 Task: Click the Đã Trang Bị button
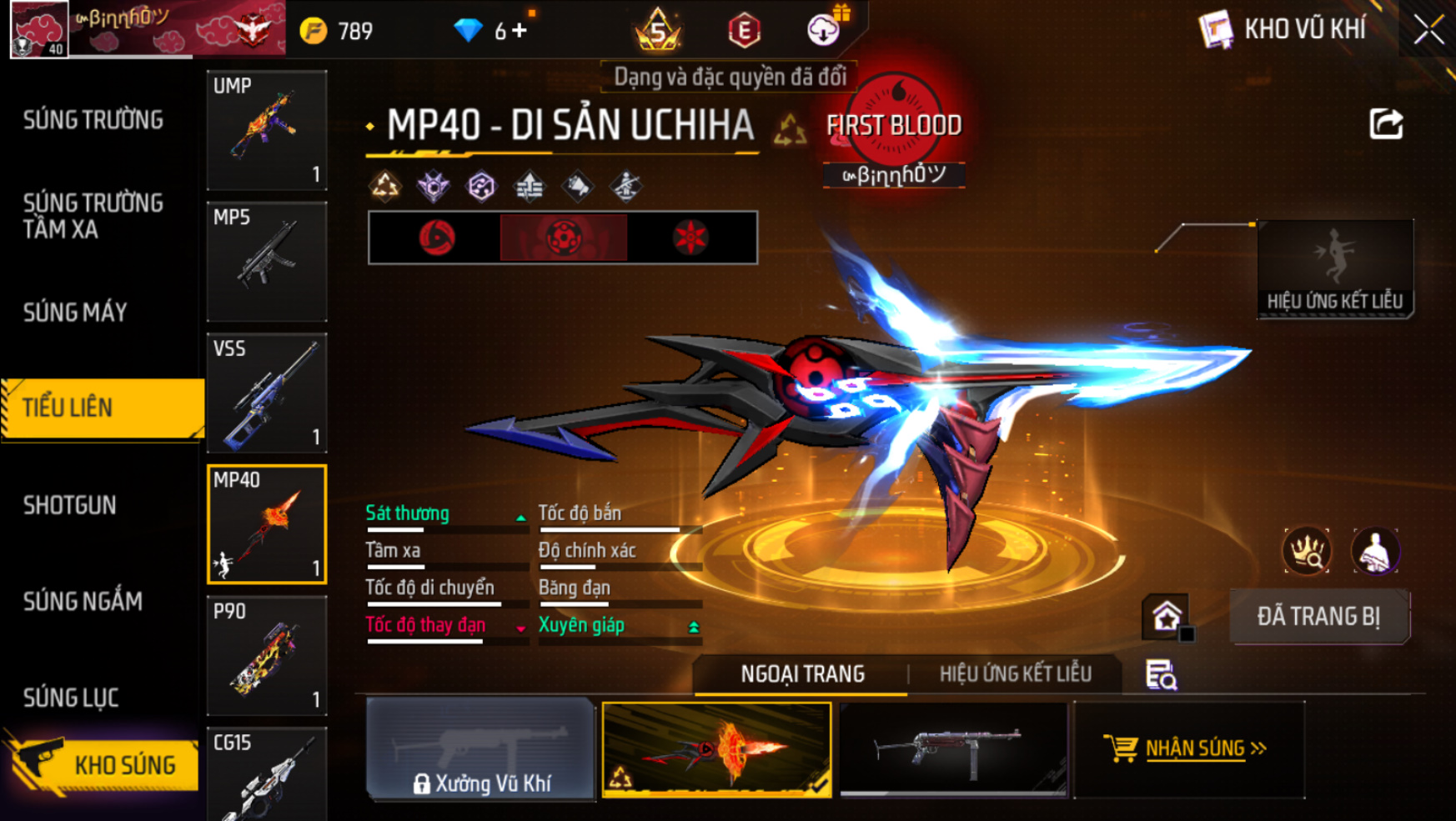tap(1318, 617)
